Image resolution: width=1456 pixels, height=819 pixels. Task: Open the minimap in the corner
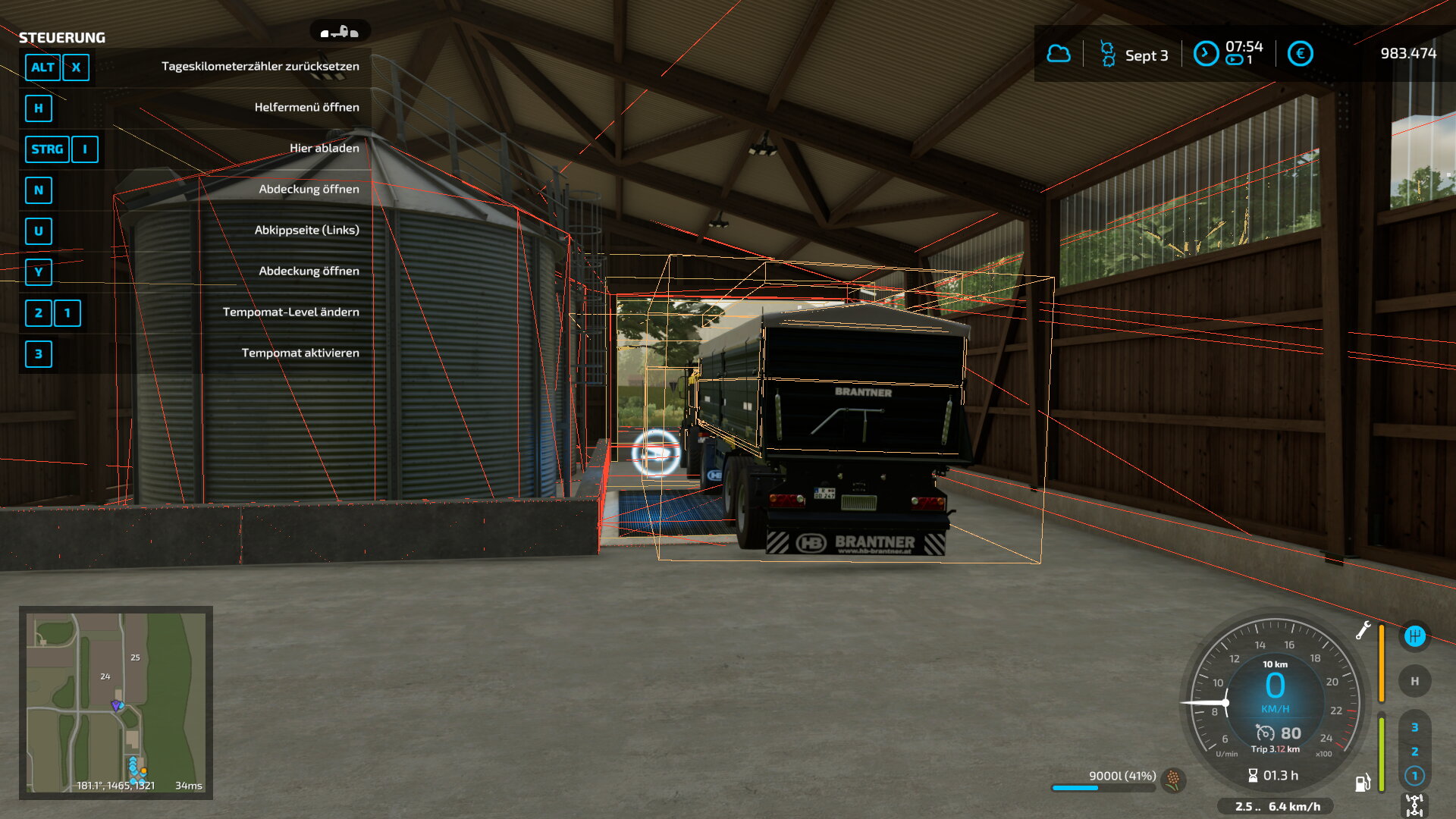click(116, 702)
